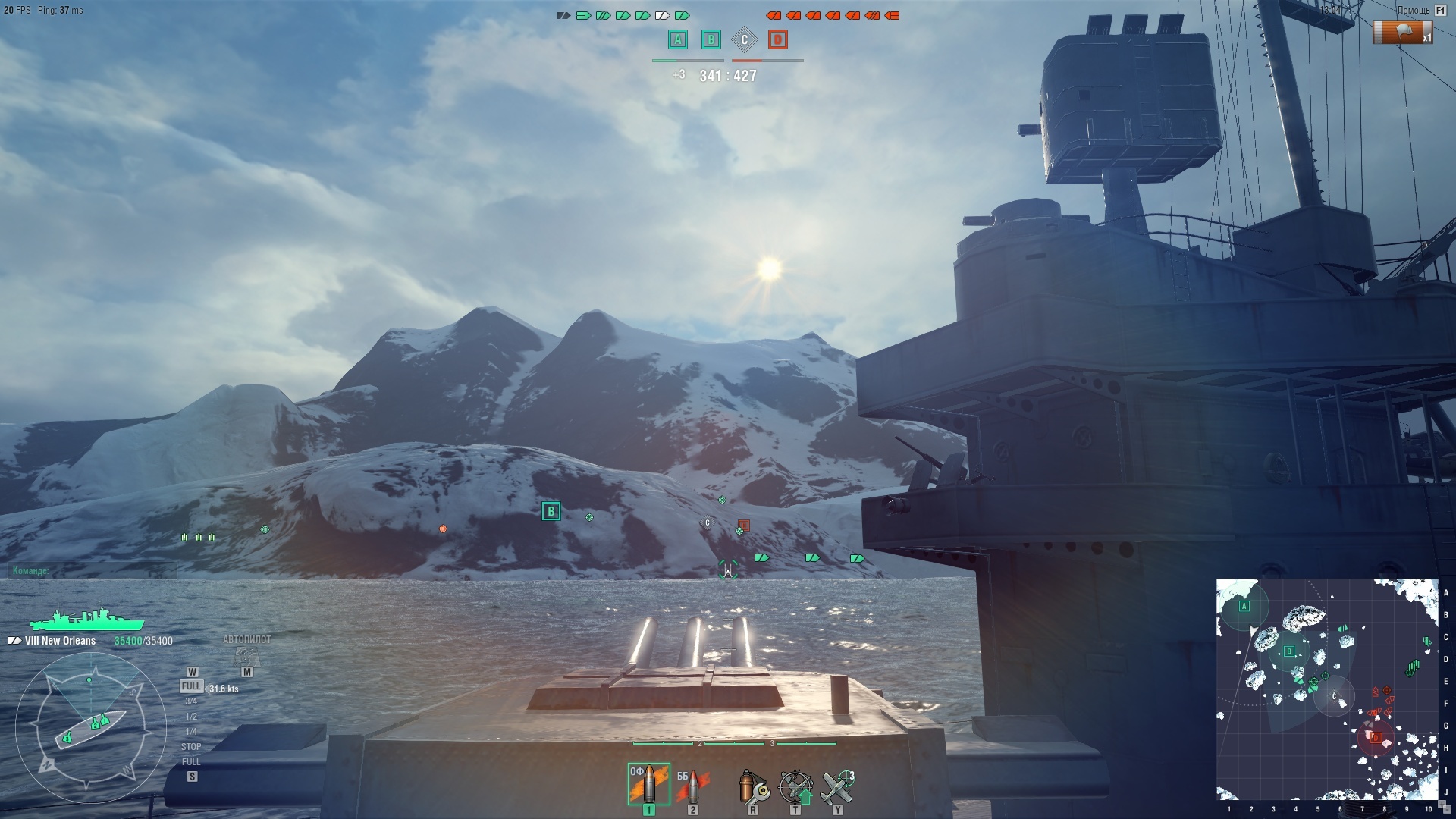Select the ОФ high-explosive shell
Viewport: 1456px width, 819px height.
pos(648,784)
